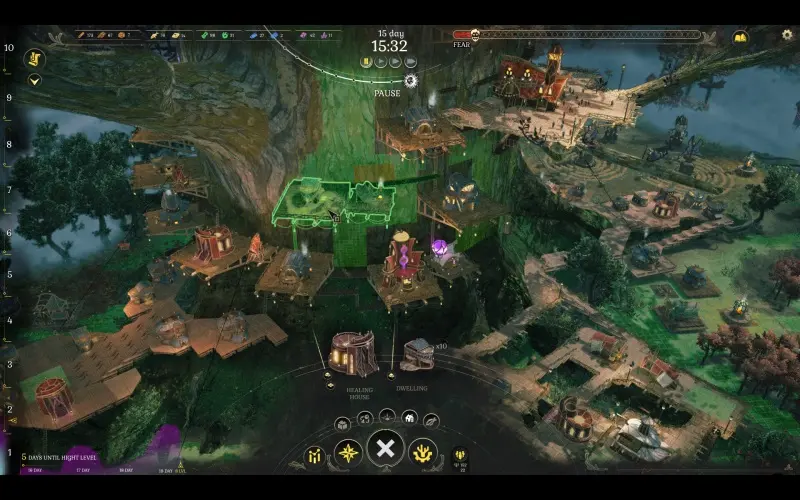Expand the chevron dropdown below the emblem
The image size is (800, 500).
(34, 80)
